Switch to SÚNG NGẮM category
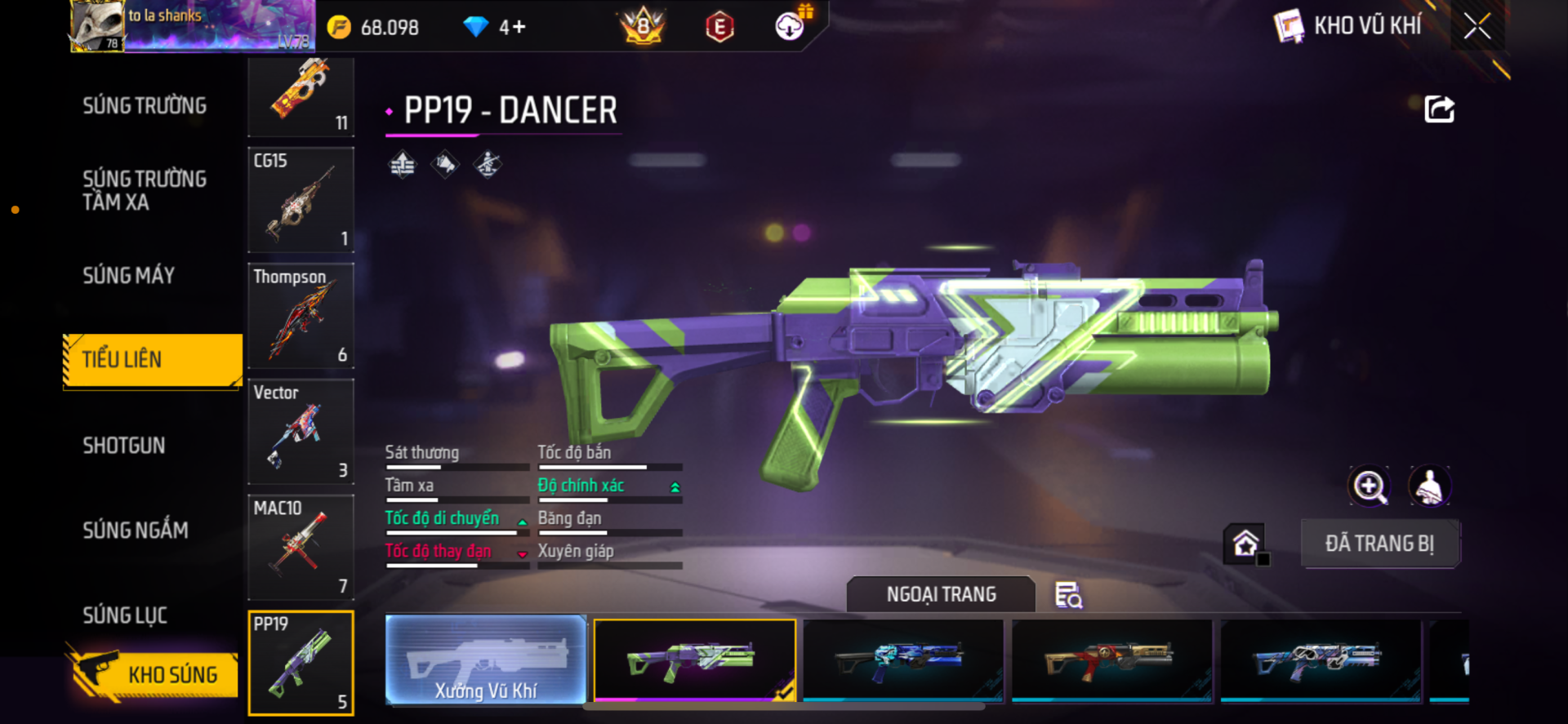Viewport: 1568px width, 724px height. pos(136,531)
